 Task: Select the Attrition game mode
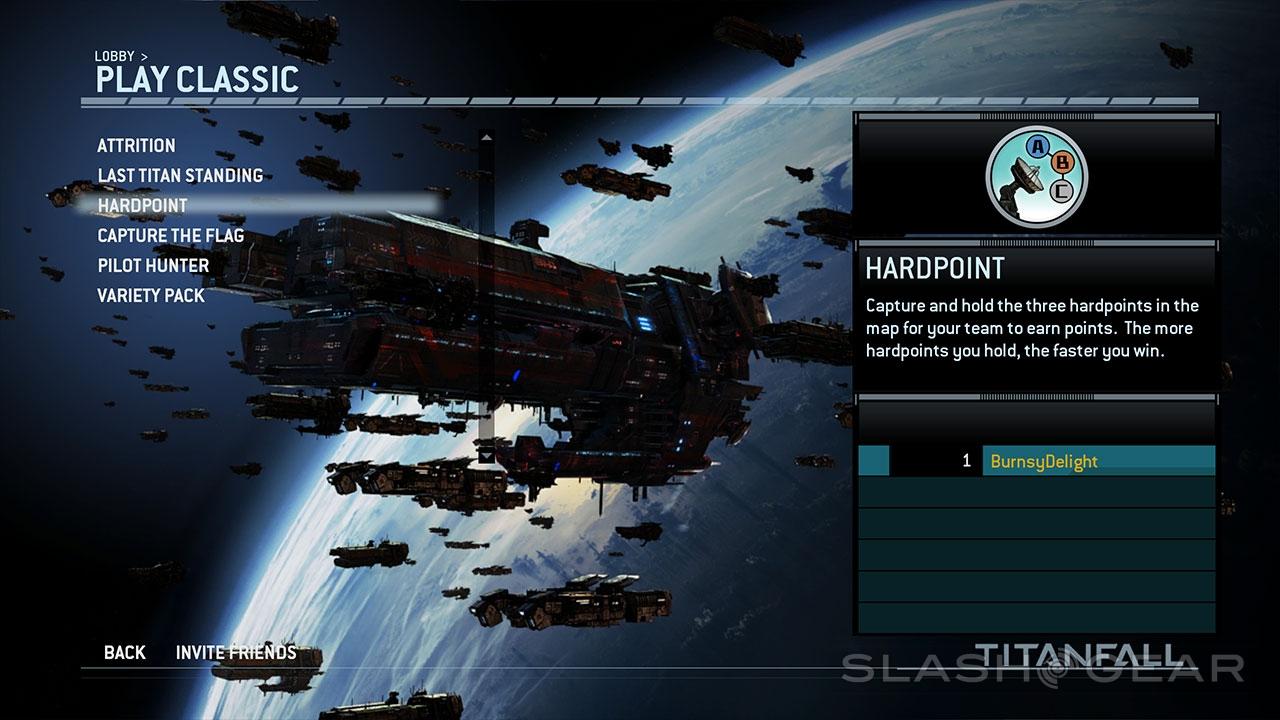point(136,146)
